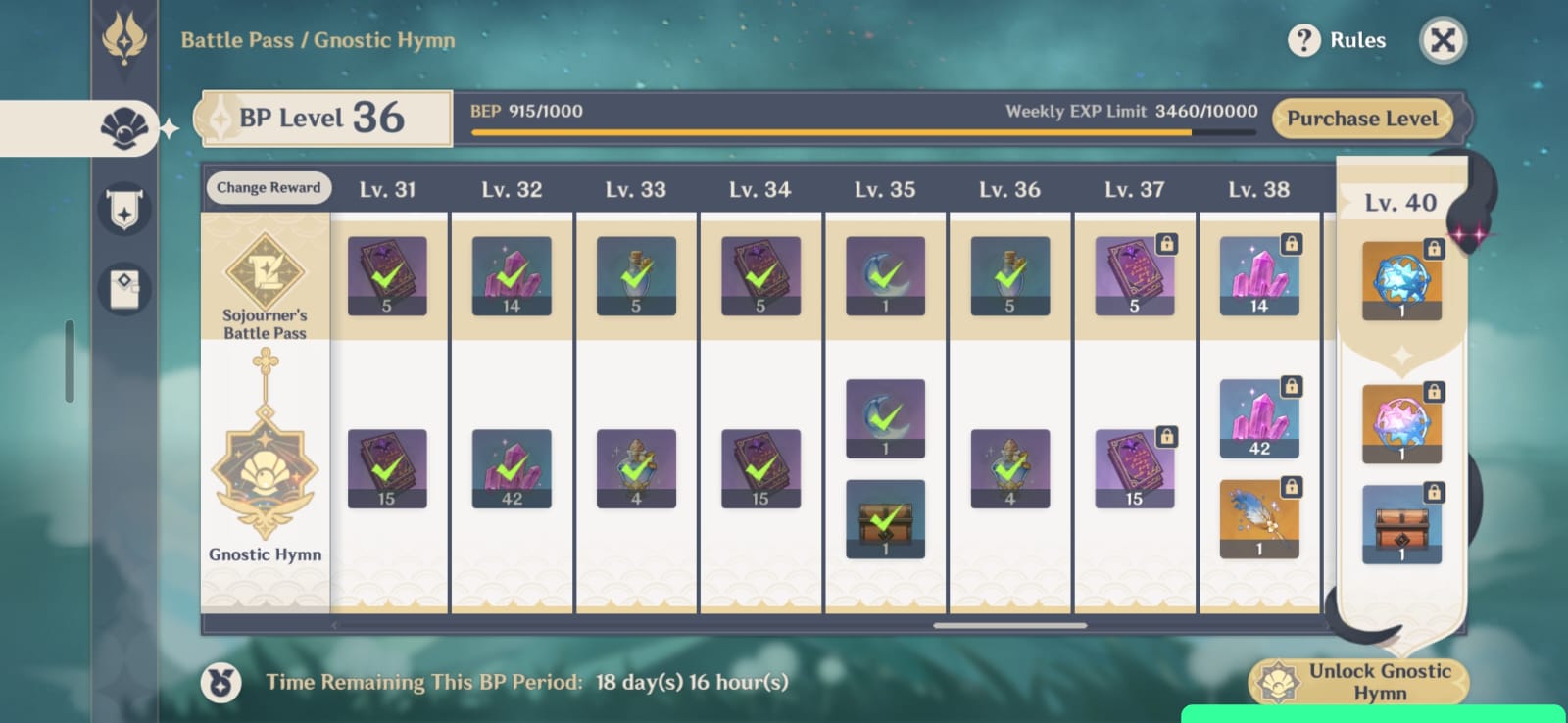Select the Lv. 35 claimed treasure chest reward
This screenshot has width=1568, height=723.
tap(885, 519)
